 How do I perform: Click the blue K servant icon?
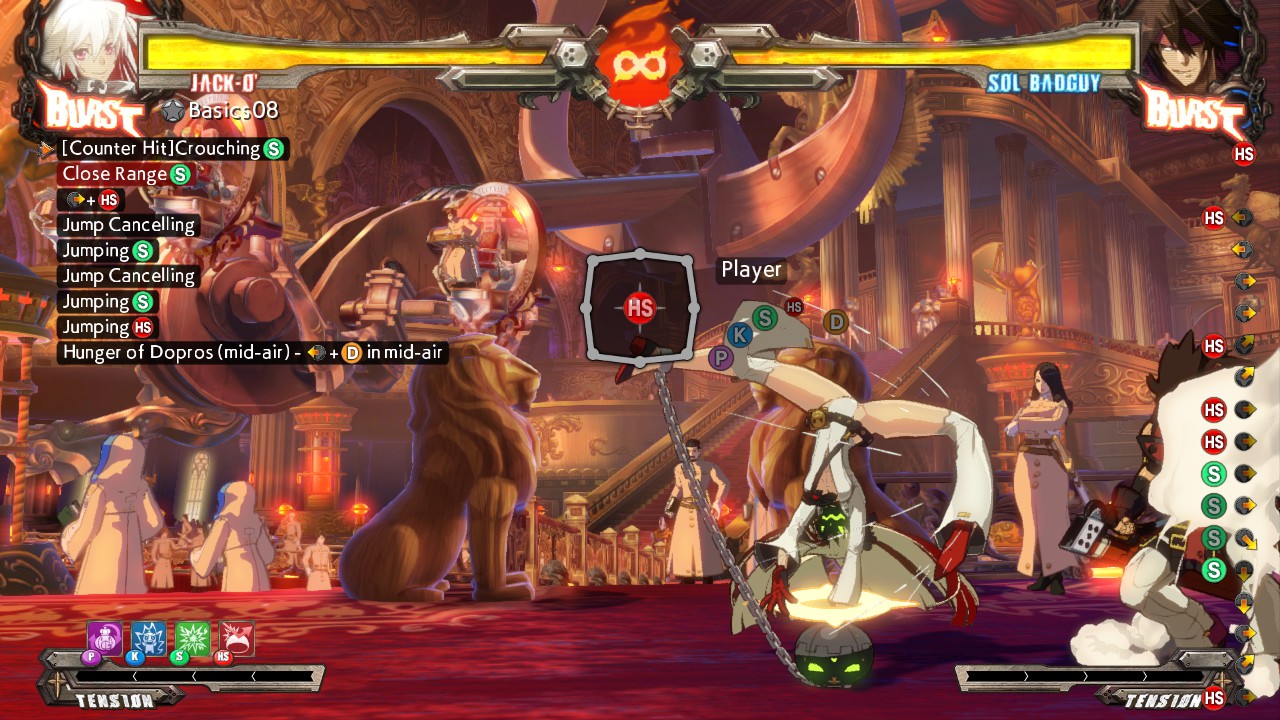pyautogui.click(x=149, y=639)
